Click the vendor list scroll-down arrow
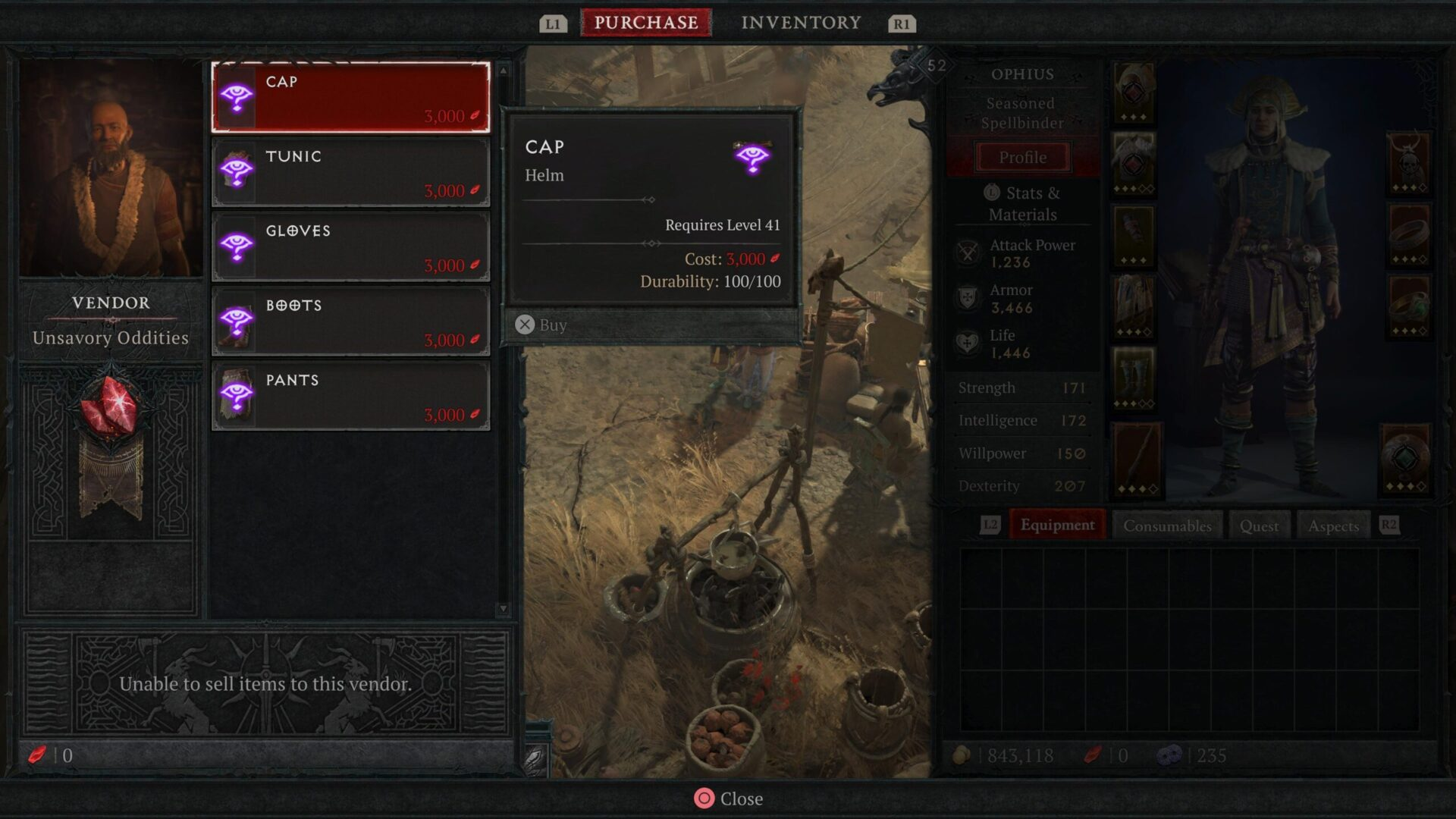The image size is (1456, 819). [503, 609]
